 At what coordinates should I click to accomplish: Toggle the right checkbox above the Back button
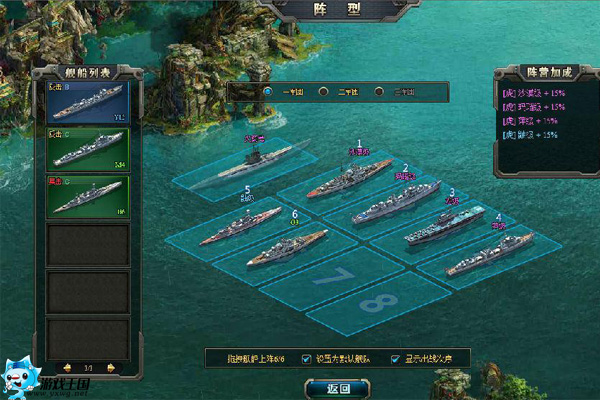tap(397, 358)
